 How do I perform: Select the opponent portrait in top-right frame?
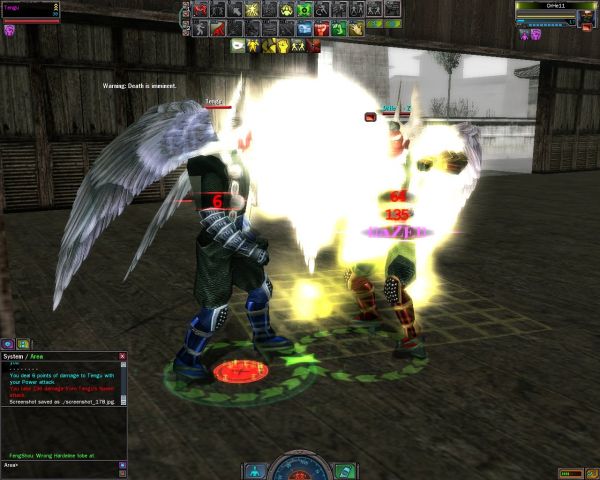coord(586,18)
